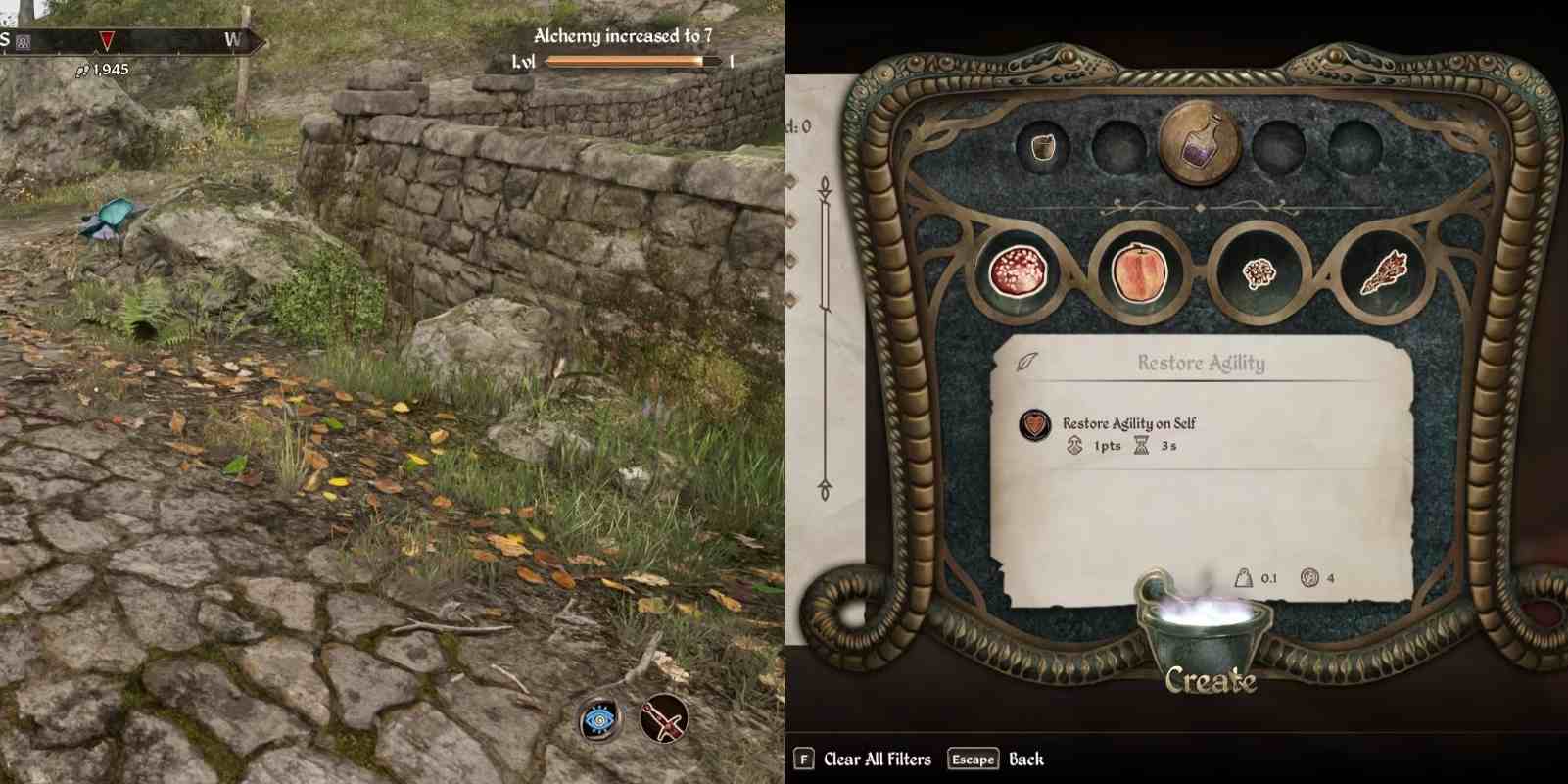This screenshot has height=784, width=1568.
Task: Create the Restore Agility potion
Action: click(1210, 678)
